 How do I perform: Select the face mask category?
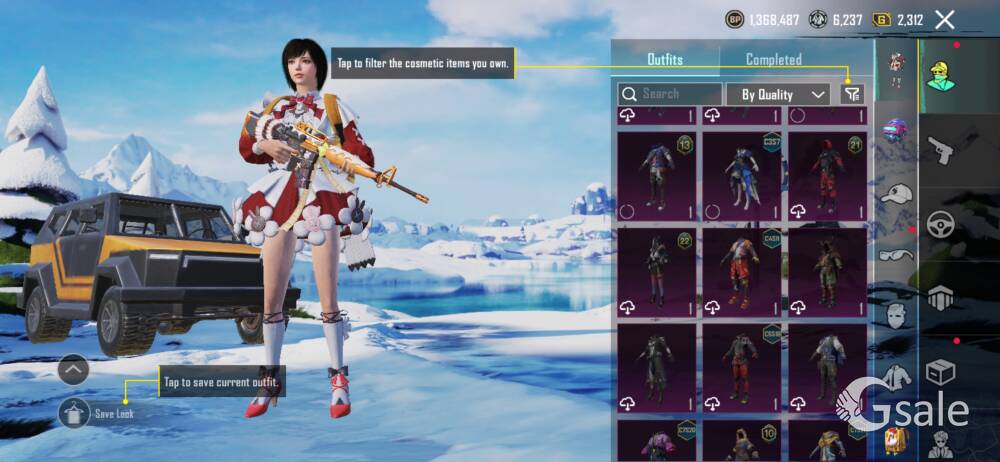[x=896, y=315]
